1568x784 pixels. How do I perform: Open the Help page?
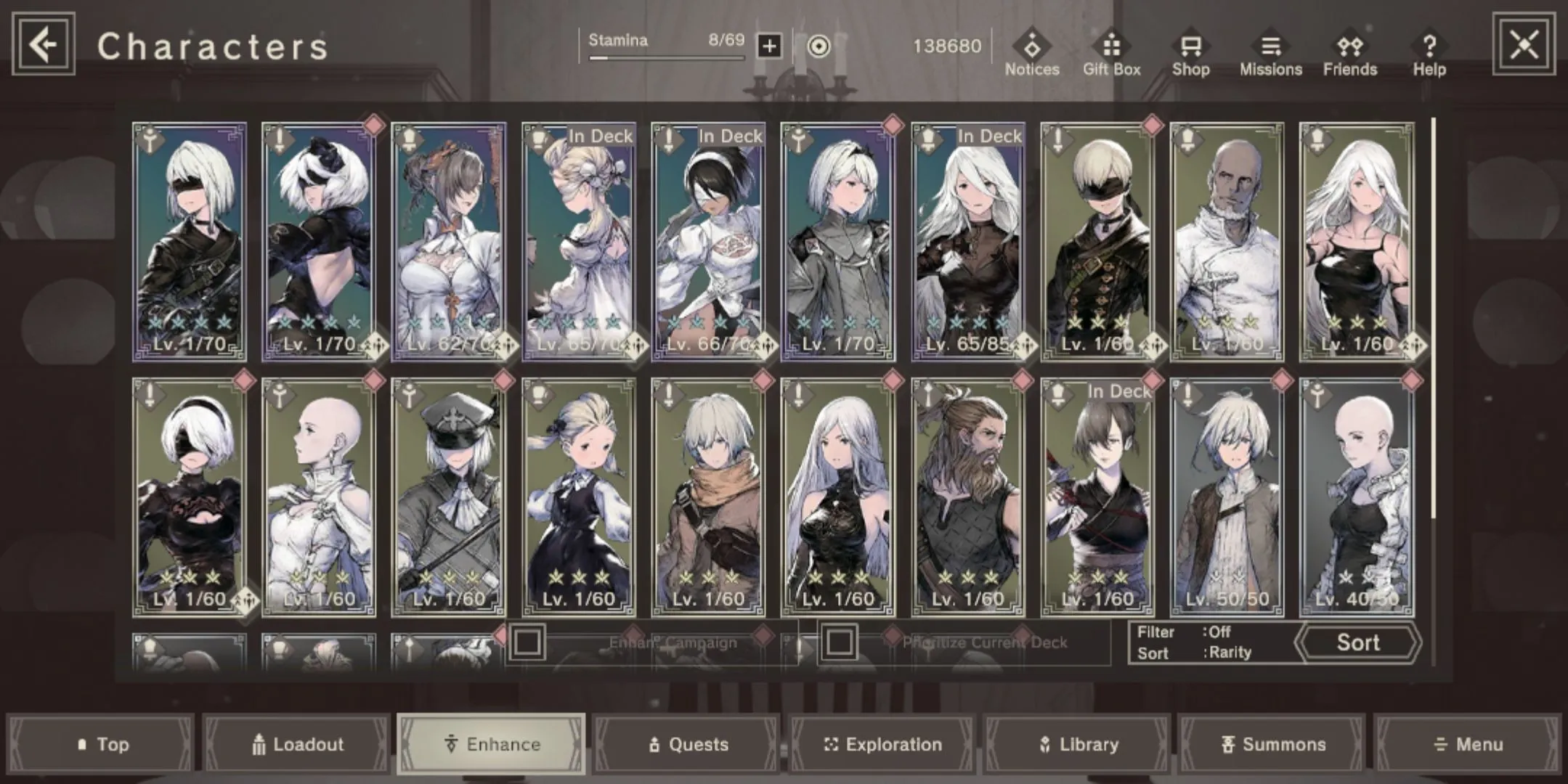1429,53
